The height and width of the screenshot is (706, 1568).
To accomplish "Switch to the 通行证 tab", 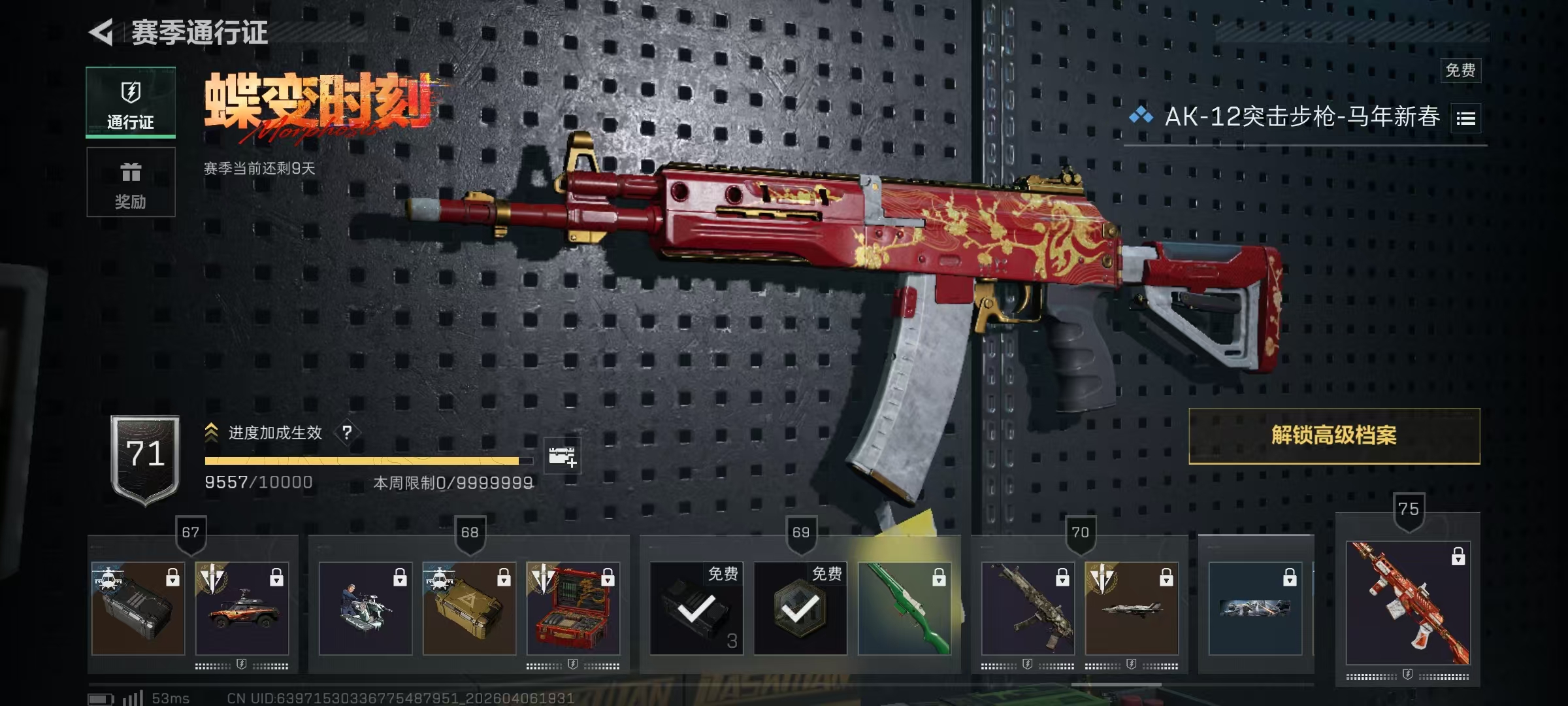I will [131, 103].
